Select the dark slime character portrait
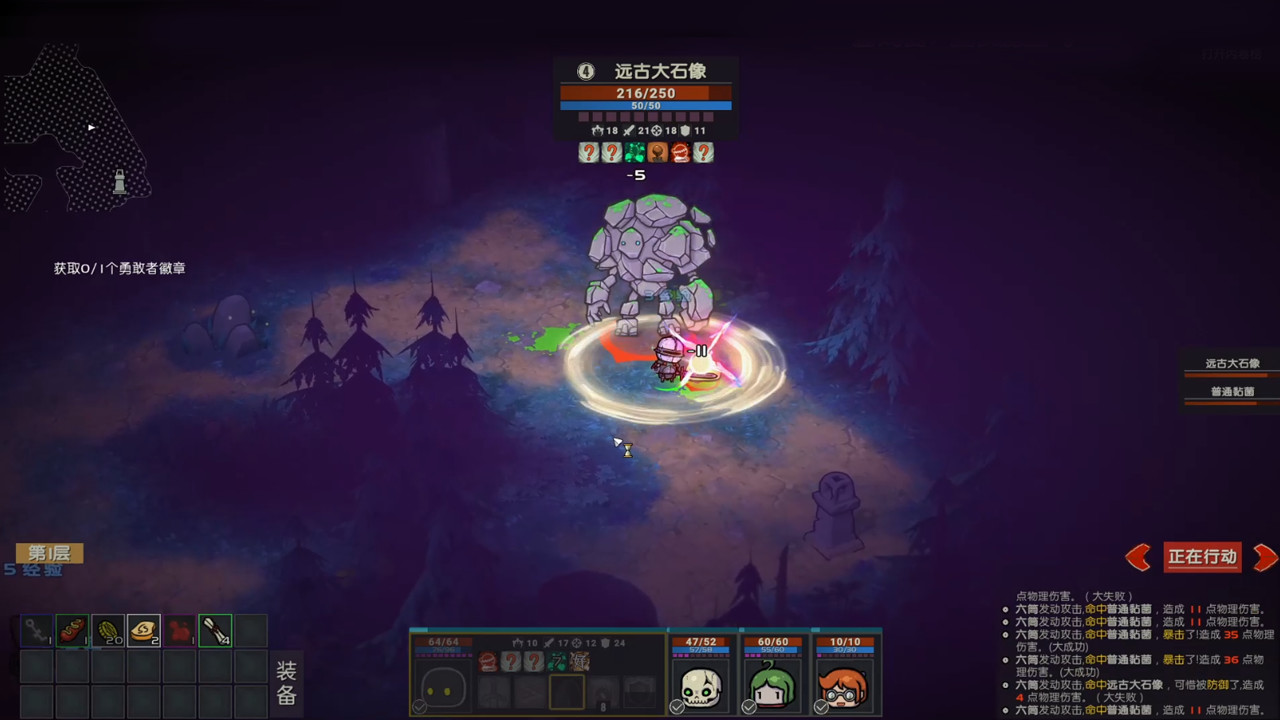 pyautogui.click(x=443, y=688)
